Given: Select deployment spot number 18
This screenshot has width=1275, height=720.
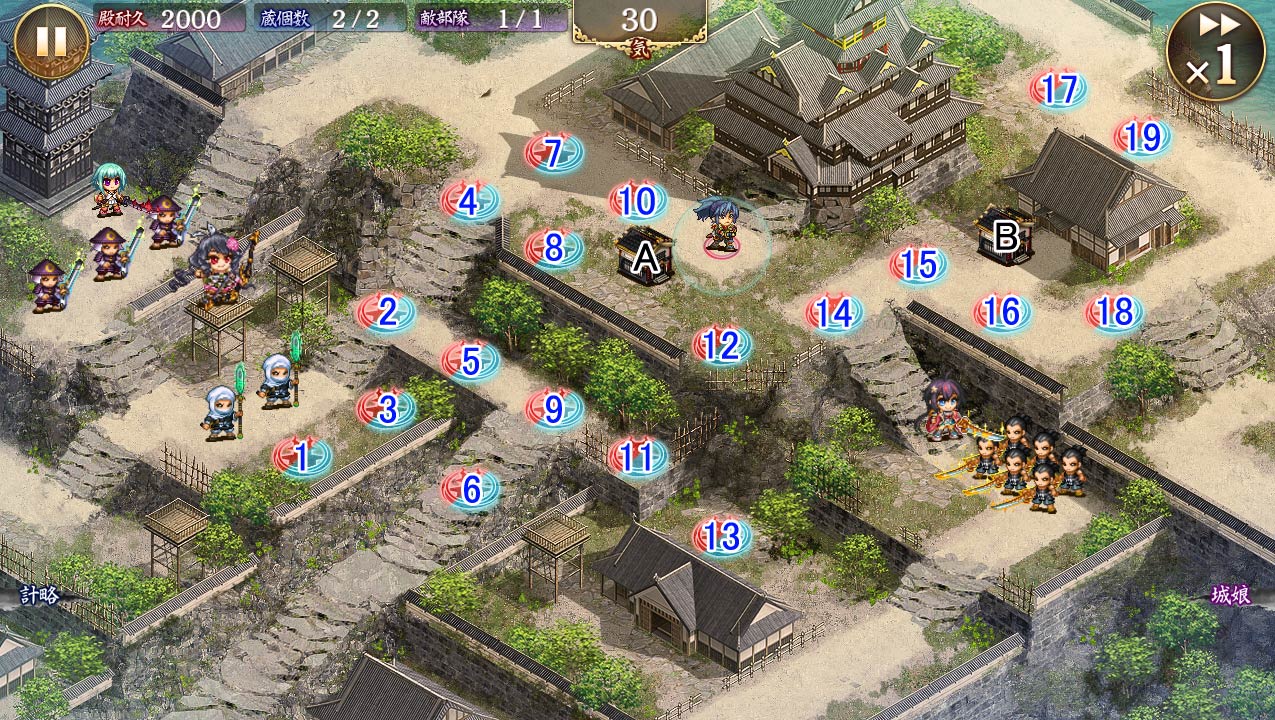Looking at the screenshot, I should pyautogui.click(x=1114, y=313).
